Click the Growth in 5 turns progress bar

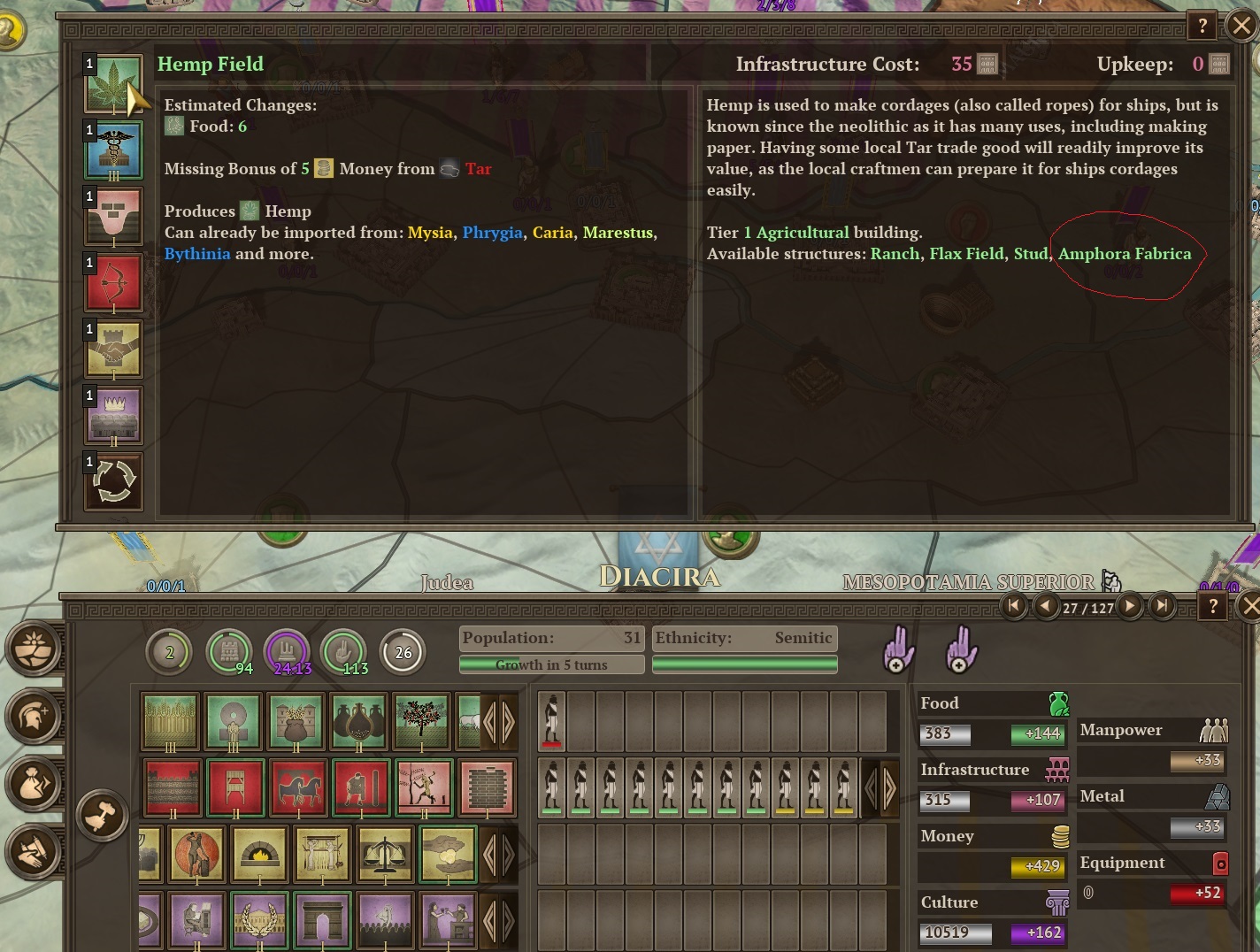tap(550, 664)
